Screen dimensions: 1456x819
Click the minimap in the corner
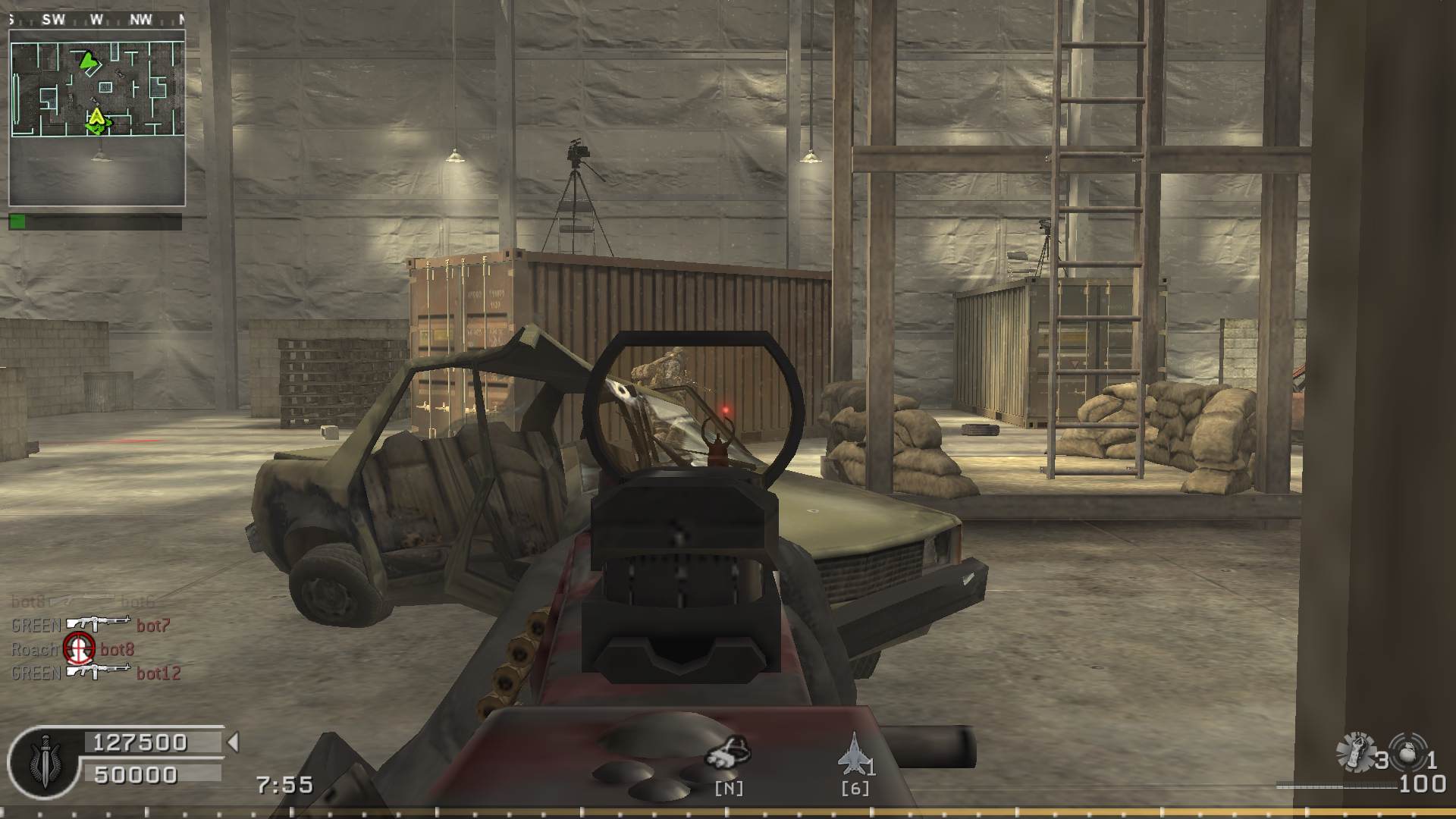coord(97,118)
